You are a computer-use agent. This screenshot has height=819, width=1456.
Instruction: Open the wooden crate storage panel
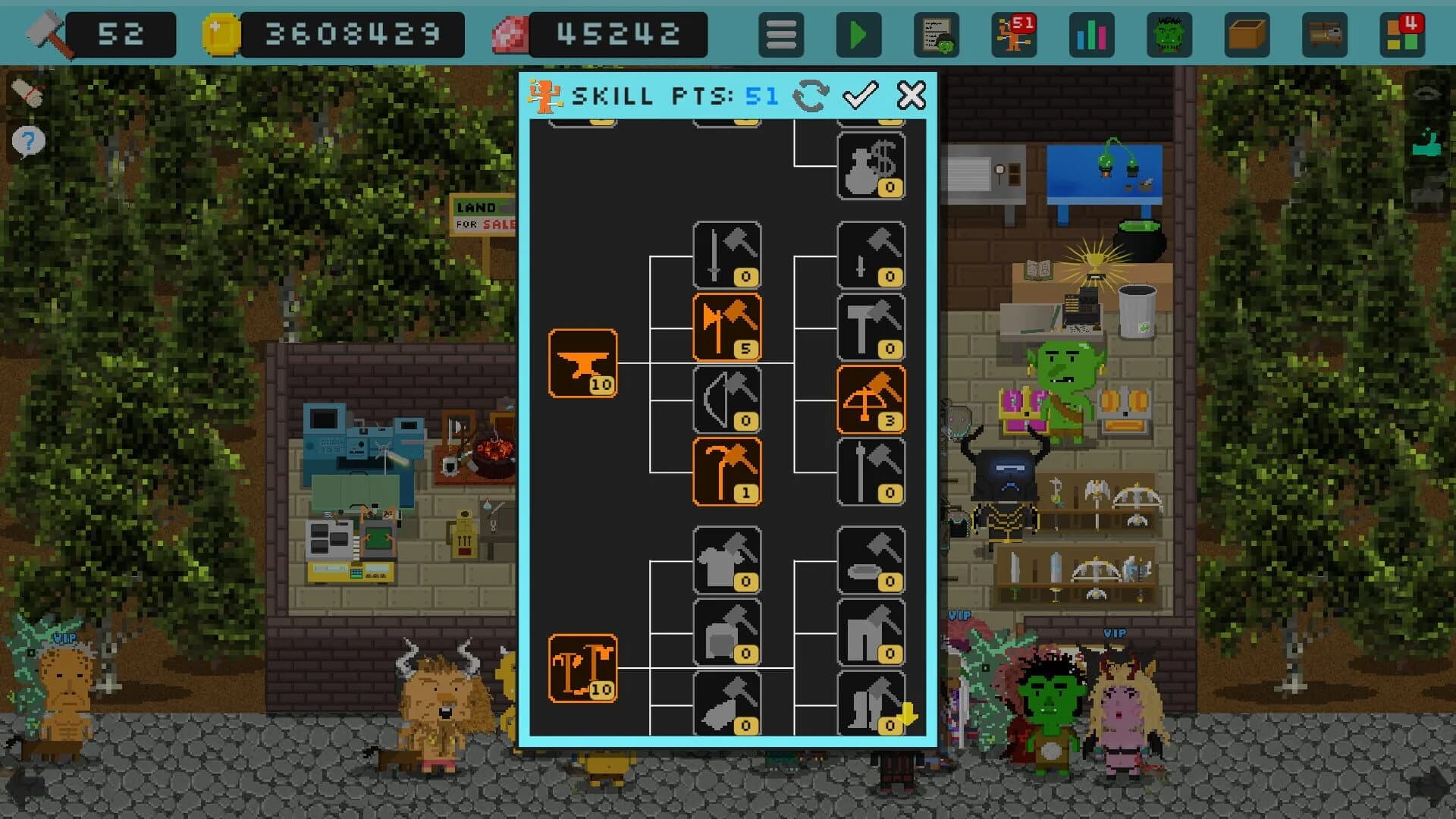1246,33
